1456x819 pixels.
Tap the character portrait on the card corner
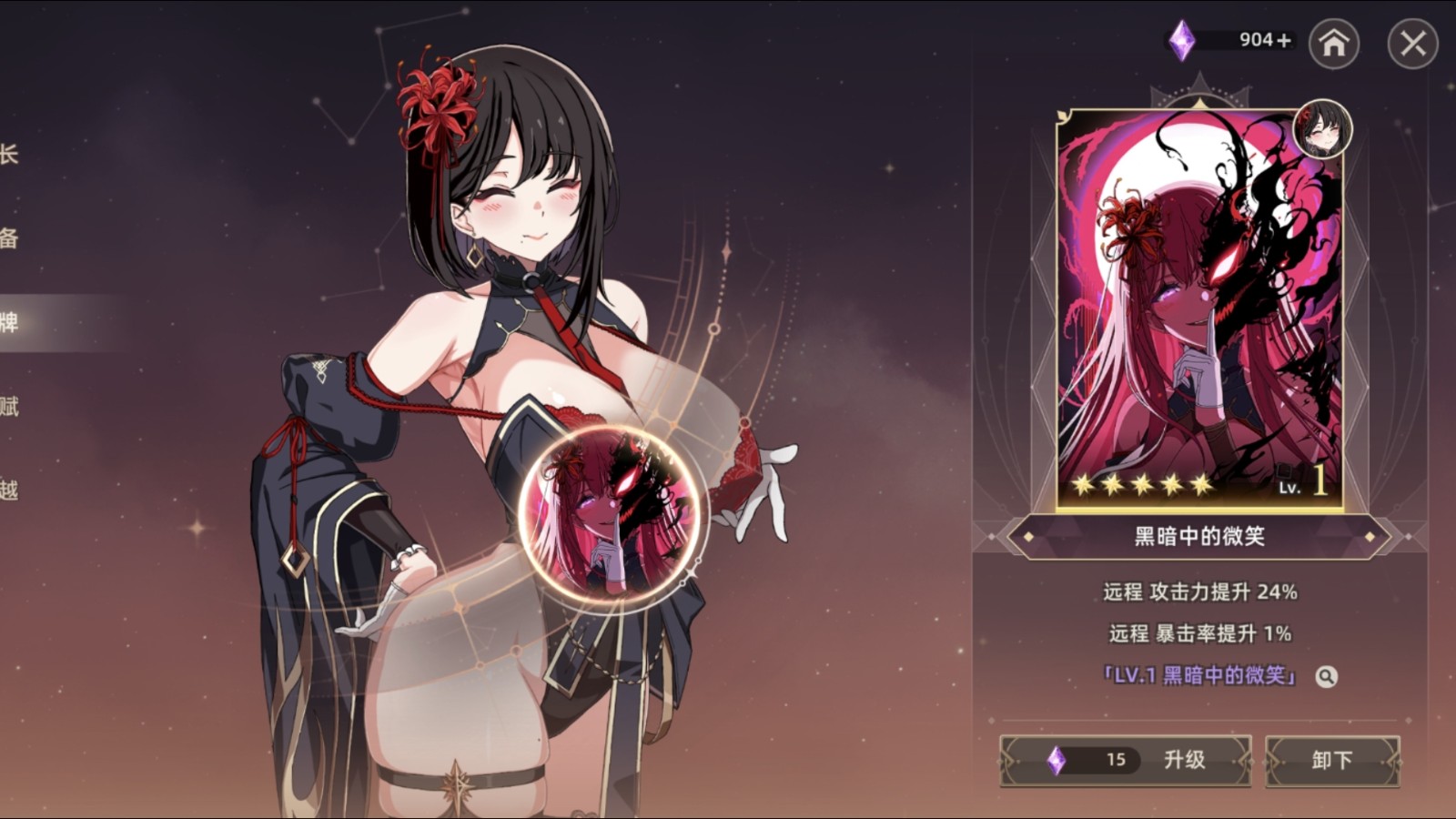coord(1322,129)
